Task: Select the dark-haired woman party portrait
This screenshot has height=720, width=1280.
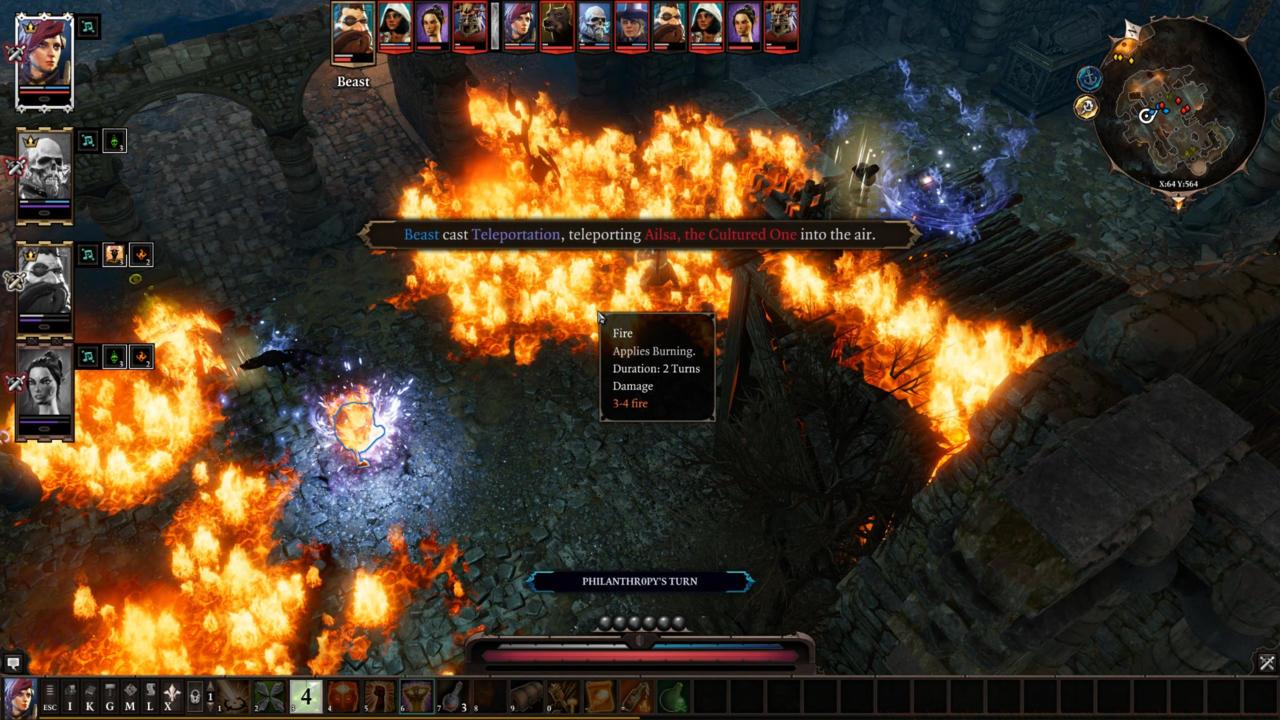Action: [x=45, y=387]
